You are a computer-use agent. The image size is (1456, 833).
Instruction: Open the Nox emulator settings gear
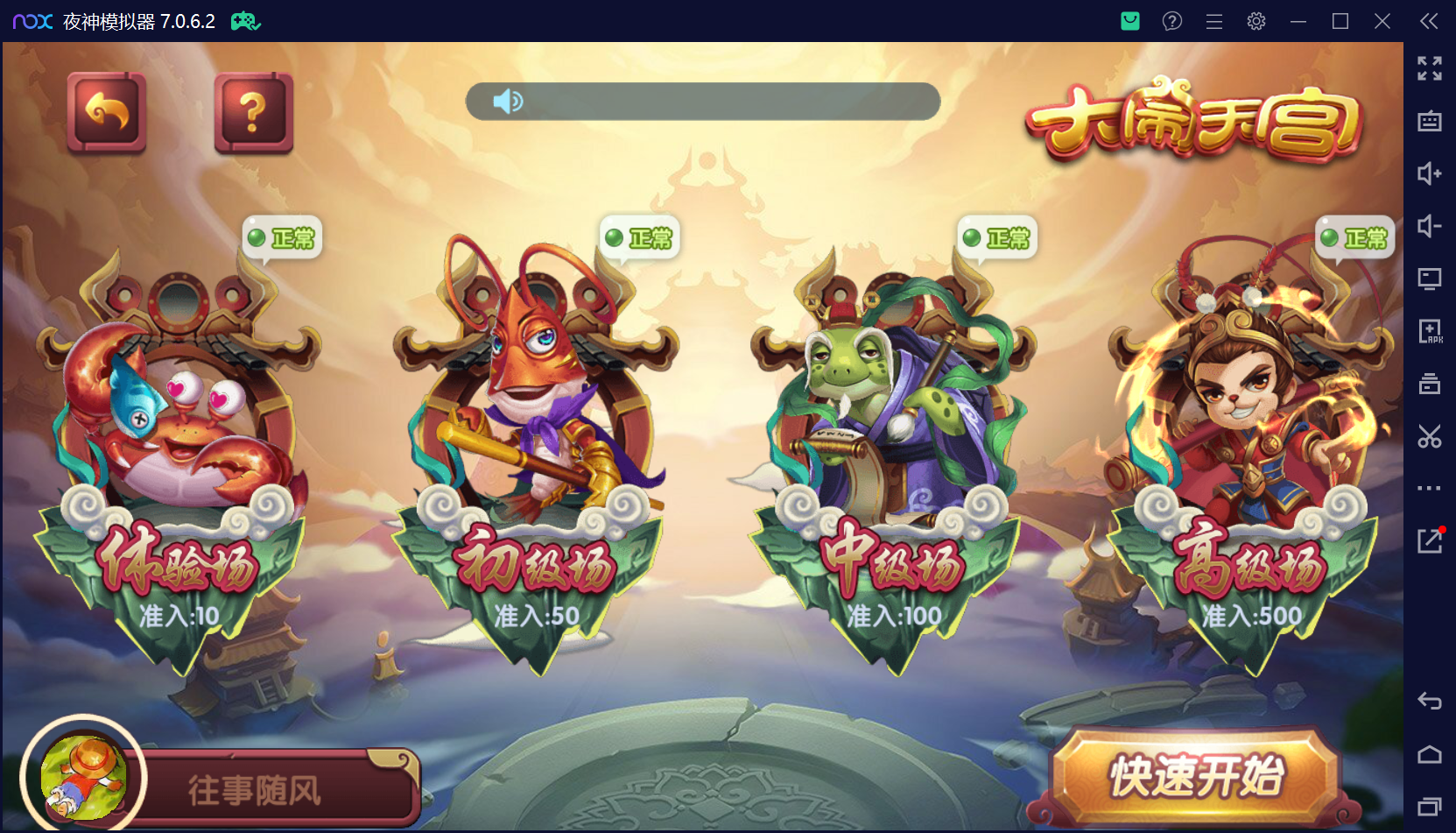1256,21
